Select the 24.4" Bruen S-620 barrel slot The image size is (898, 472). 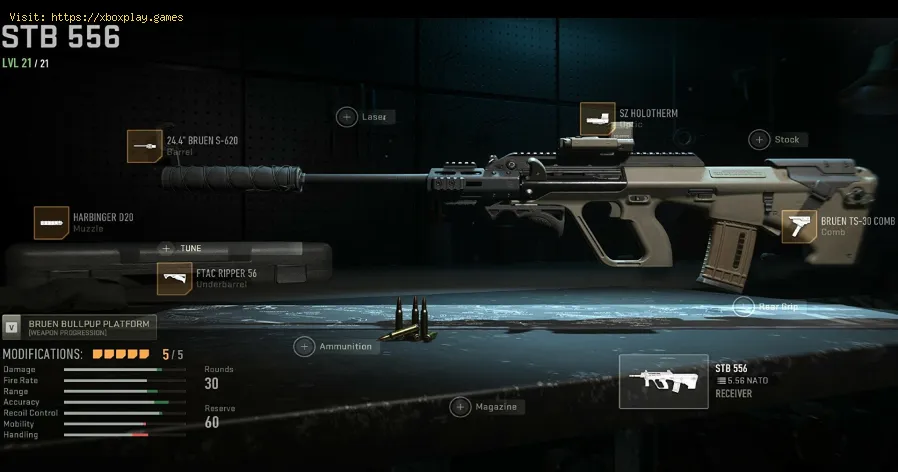tap(145, 146)
